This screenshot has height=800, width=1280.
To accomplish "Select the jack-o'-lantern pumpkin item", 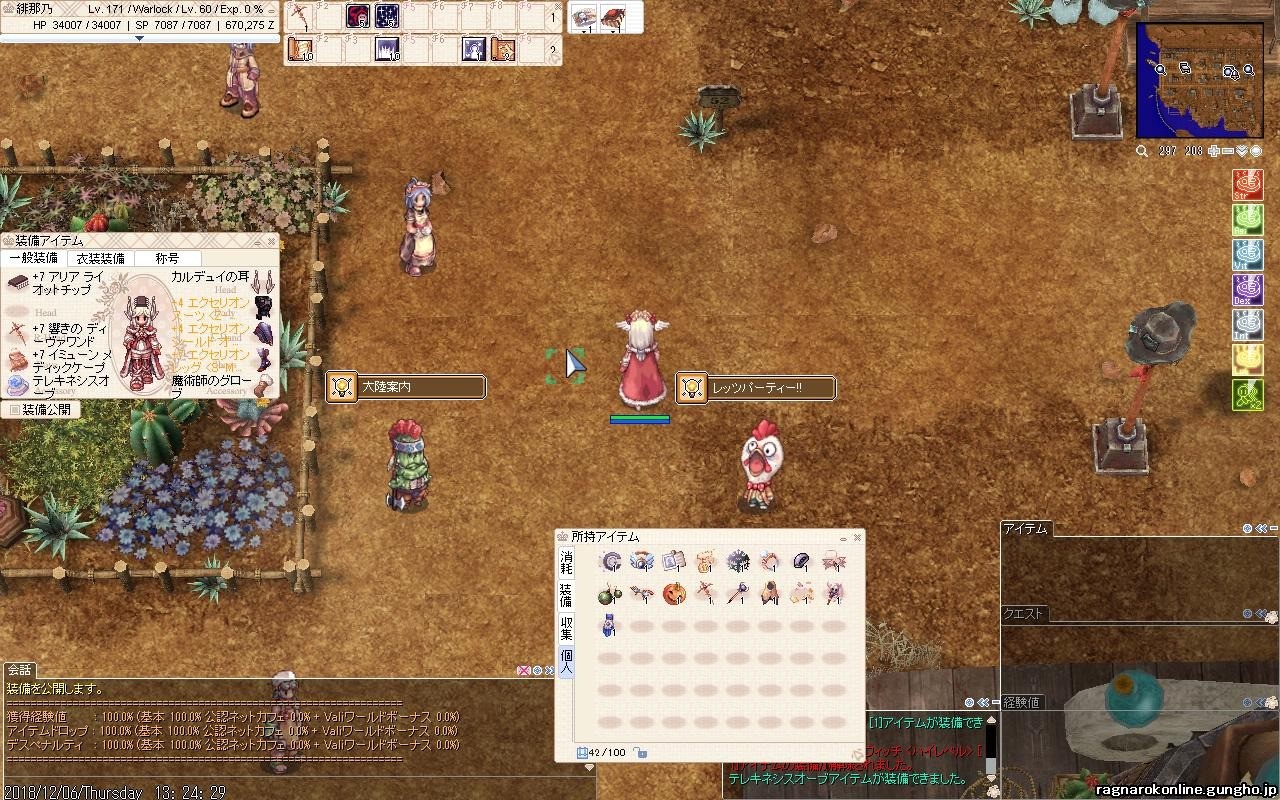I will coord(675,594).
